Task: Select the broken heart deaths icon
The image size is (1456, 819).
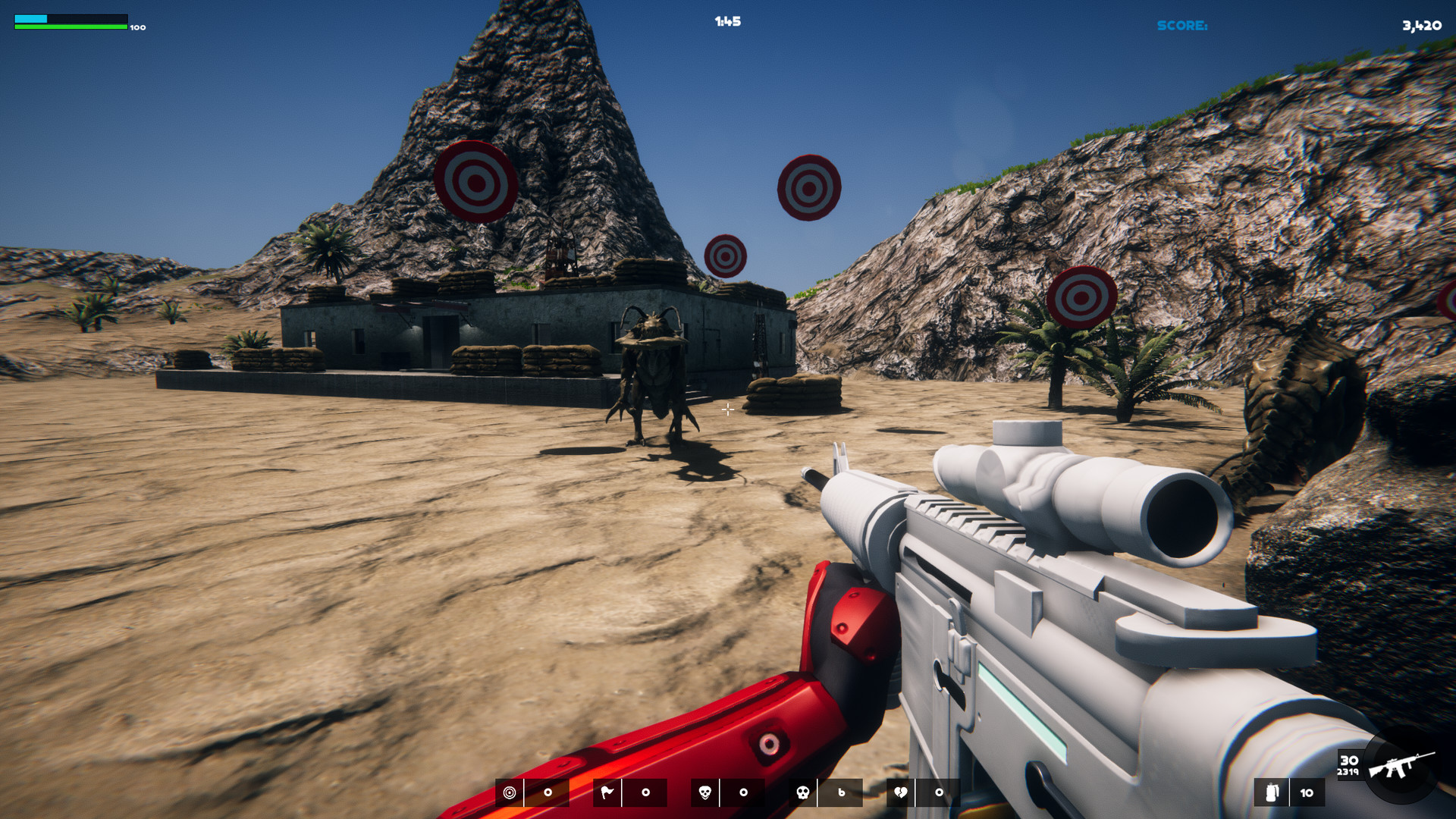Action: [x=902, y=793]
